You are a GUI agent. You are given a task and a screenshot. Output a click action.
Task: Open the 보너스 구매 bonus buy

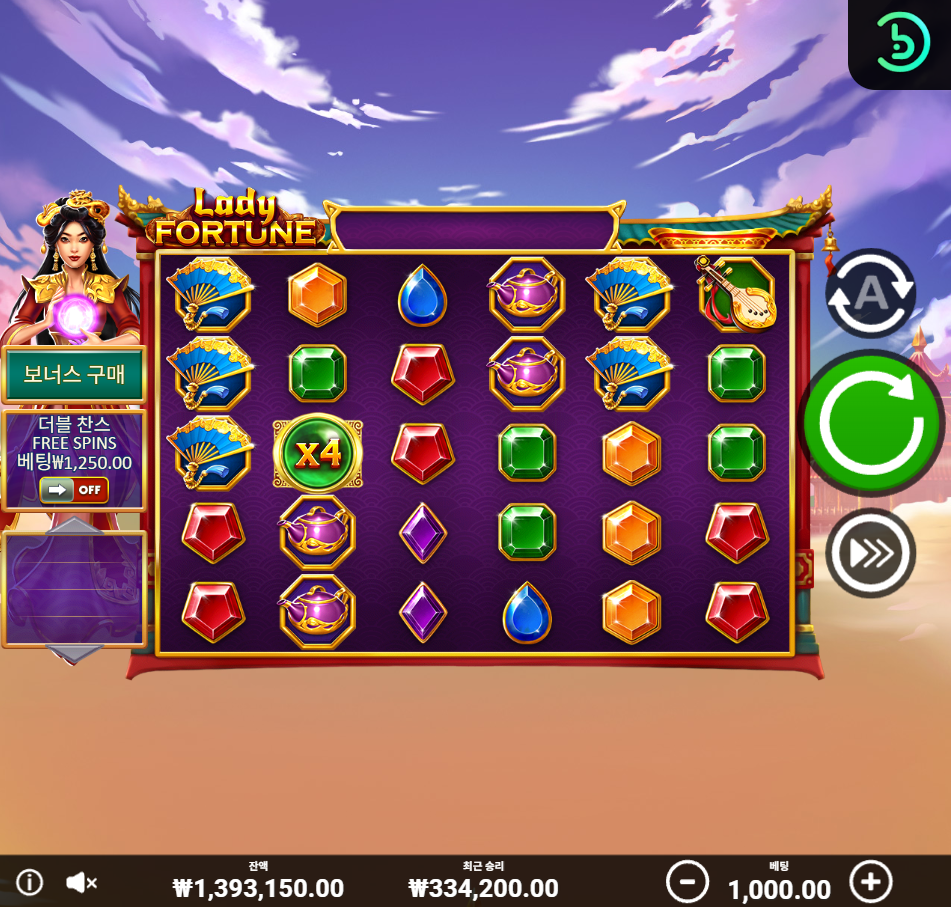[x=74, y=375]
